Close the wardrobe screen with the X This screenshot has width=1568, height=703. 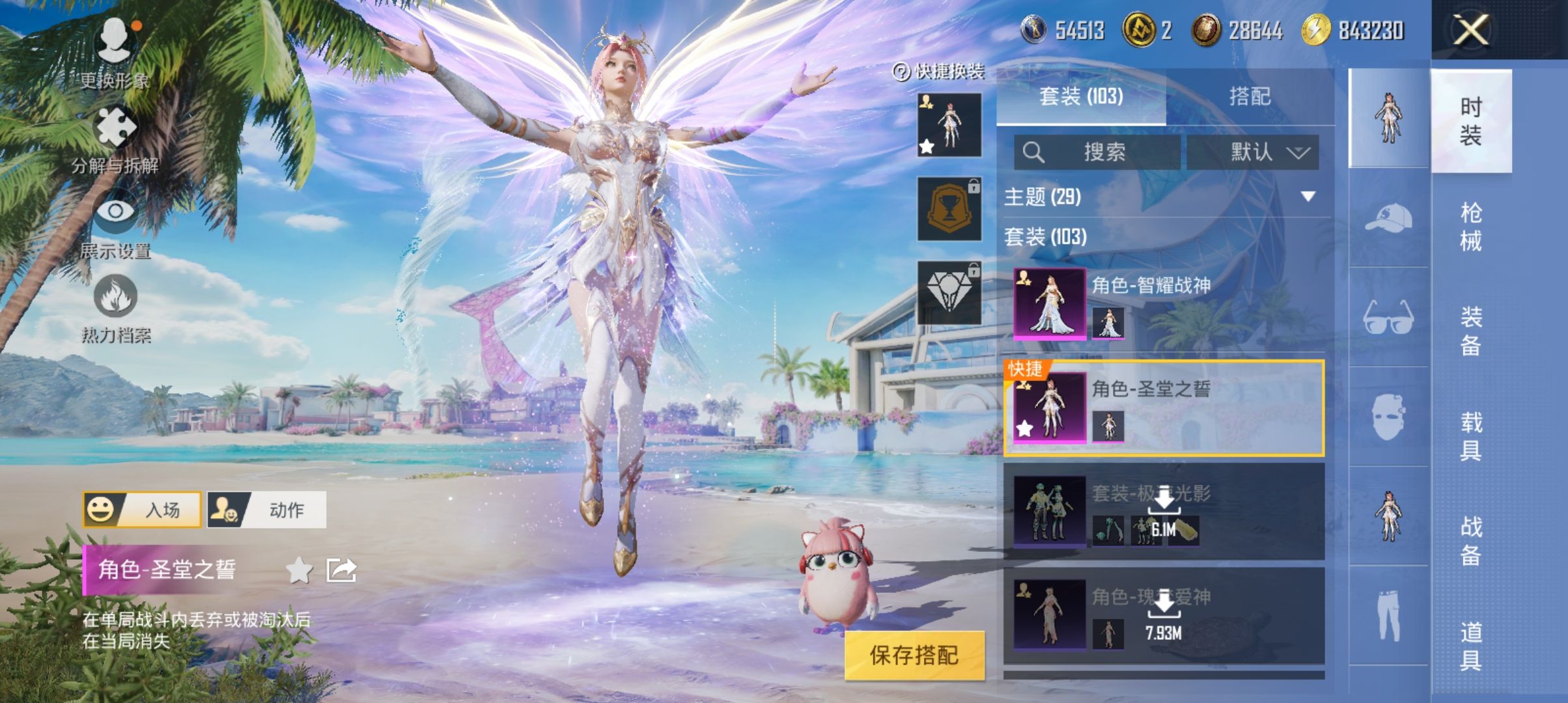tap(1471, 30)
